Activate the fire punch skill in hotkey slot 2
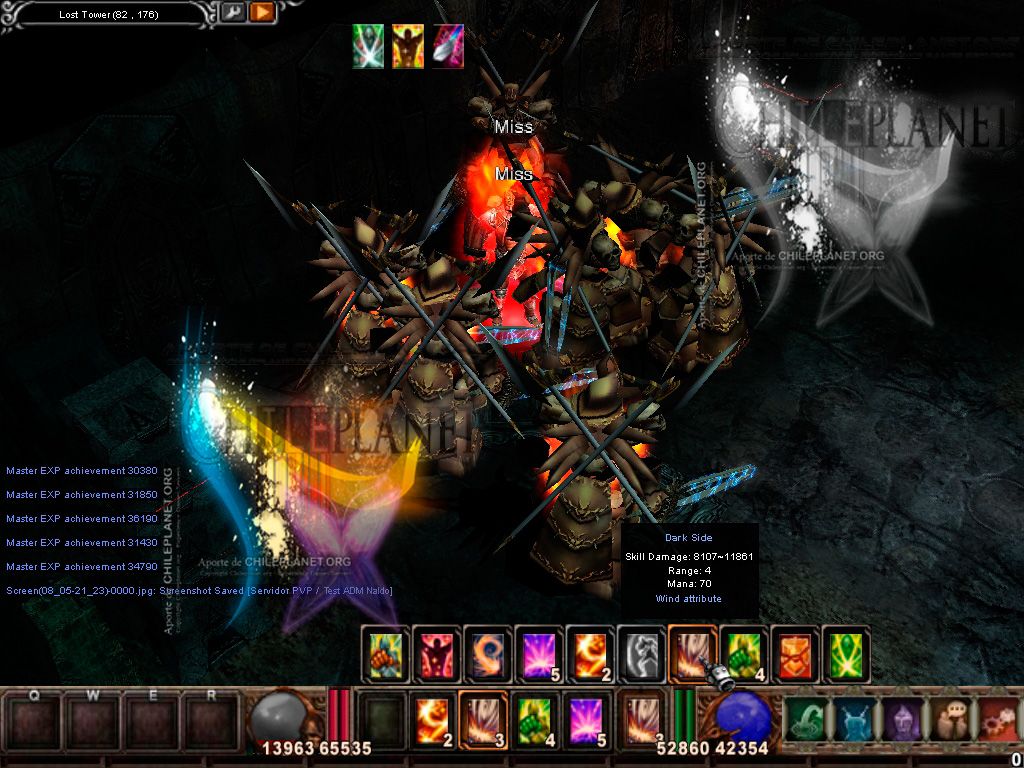 coord(433,719)
